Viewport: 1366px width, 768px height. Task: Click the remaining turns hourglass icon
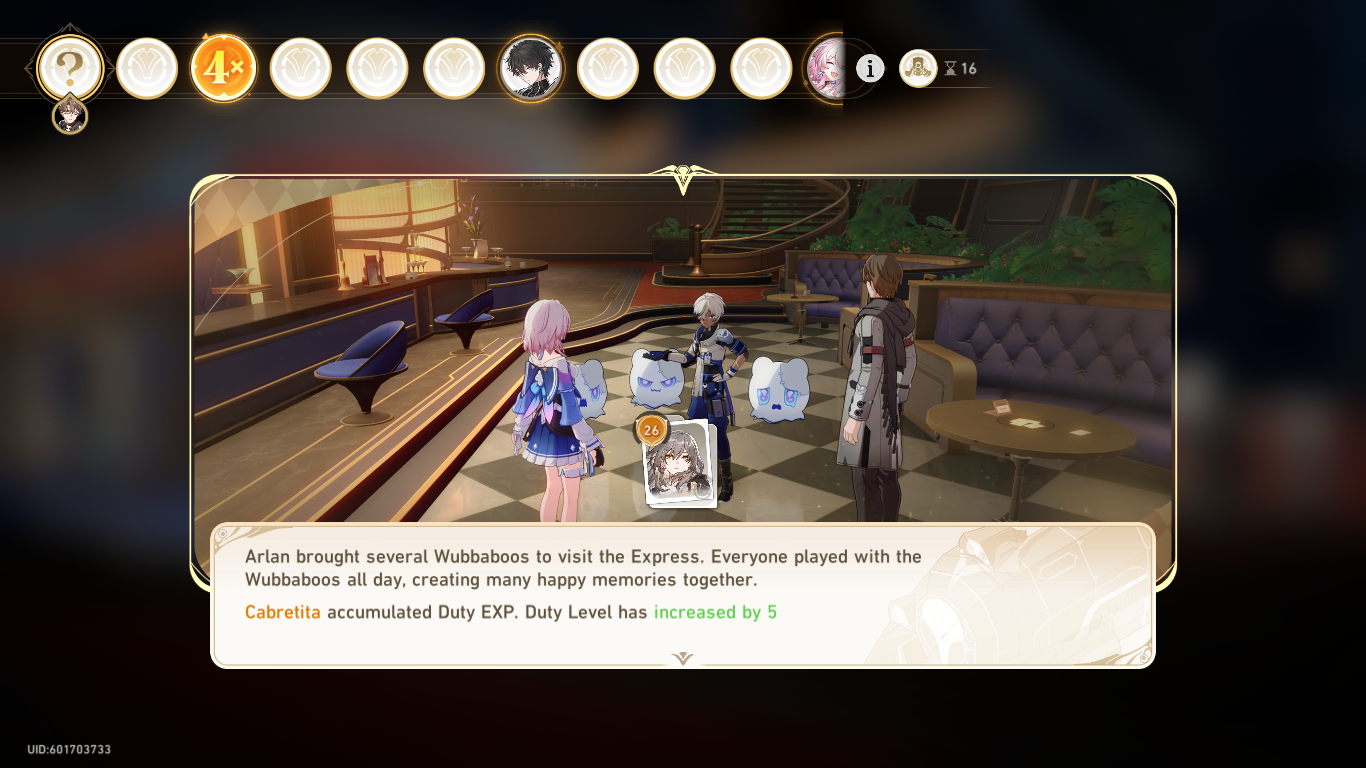(950, 69)
